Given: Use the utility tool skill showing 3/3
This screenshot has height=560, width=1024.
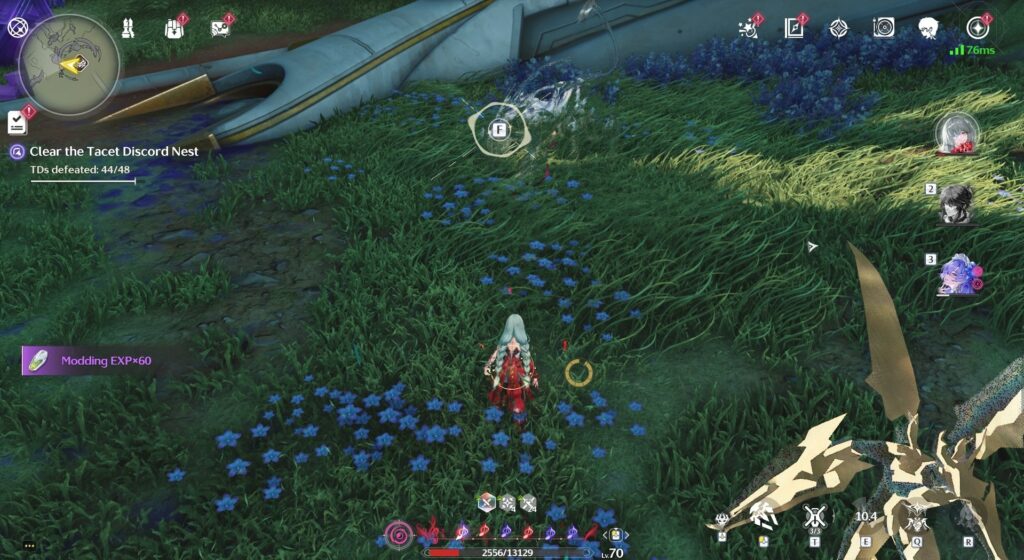Looking at the screenshot, I should 813,518.
